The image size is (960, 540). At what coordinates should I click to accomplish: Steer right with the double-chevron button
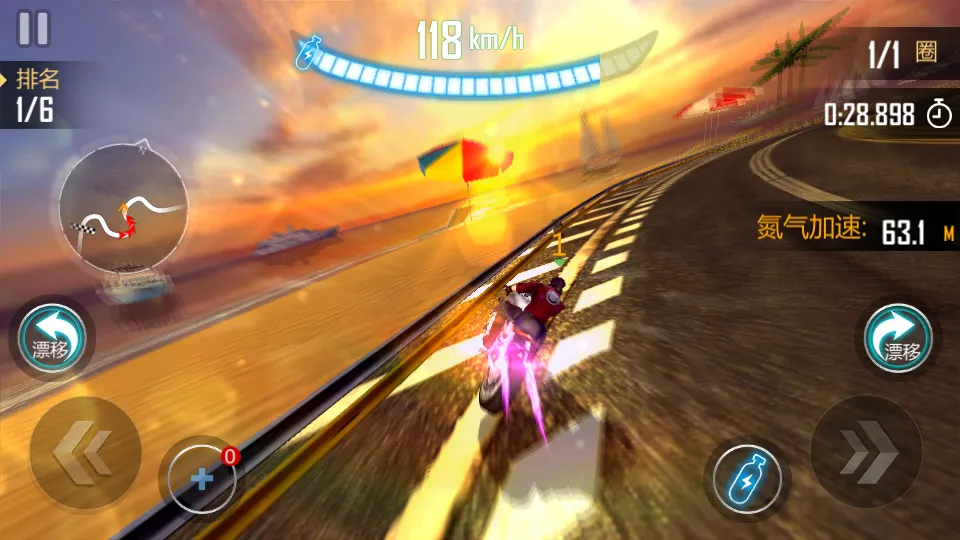[x=865, y=453]
